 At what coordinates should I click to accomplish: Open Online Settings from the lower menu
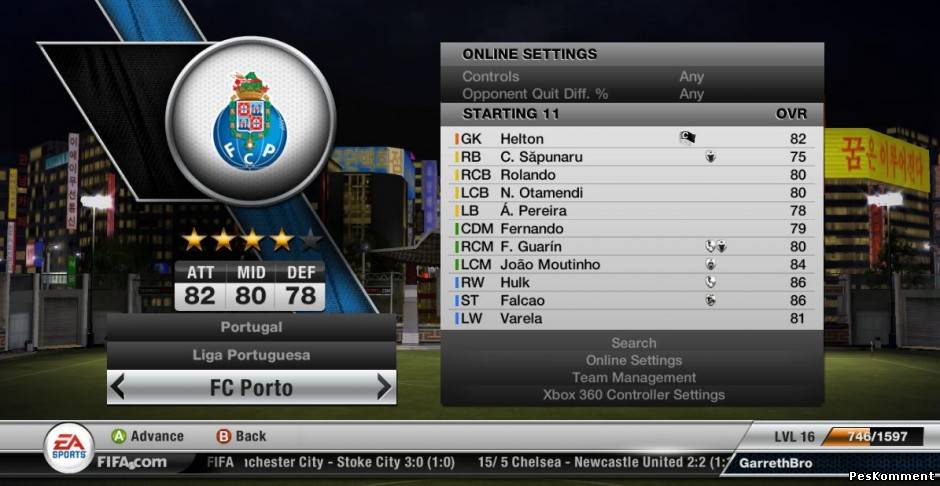point(633,360)
